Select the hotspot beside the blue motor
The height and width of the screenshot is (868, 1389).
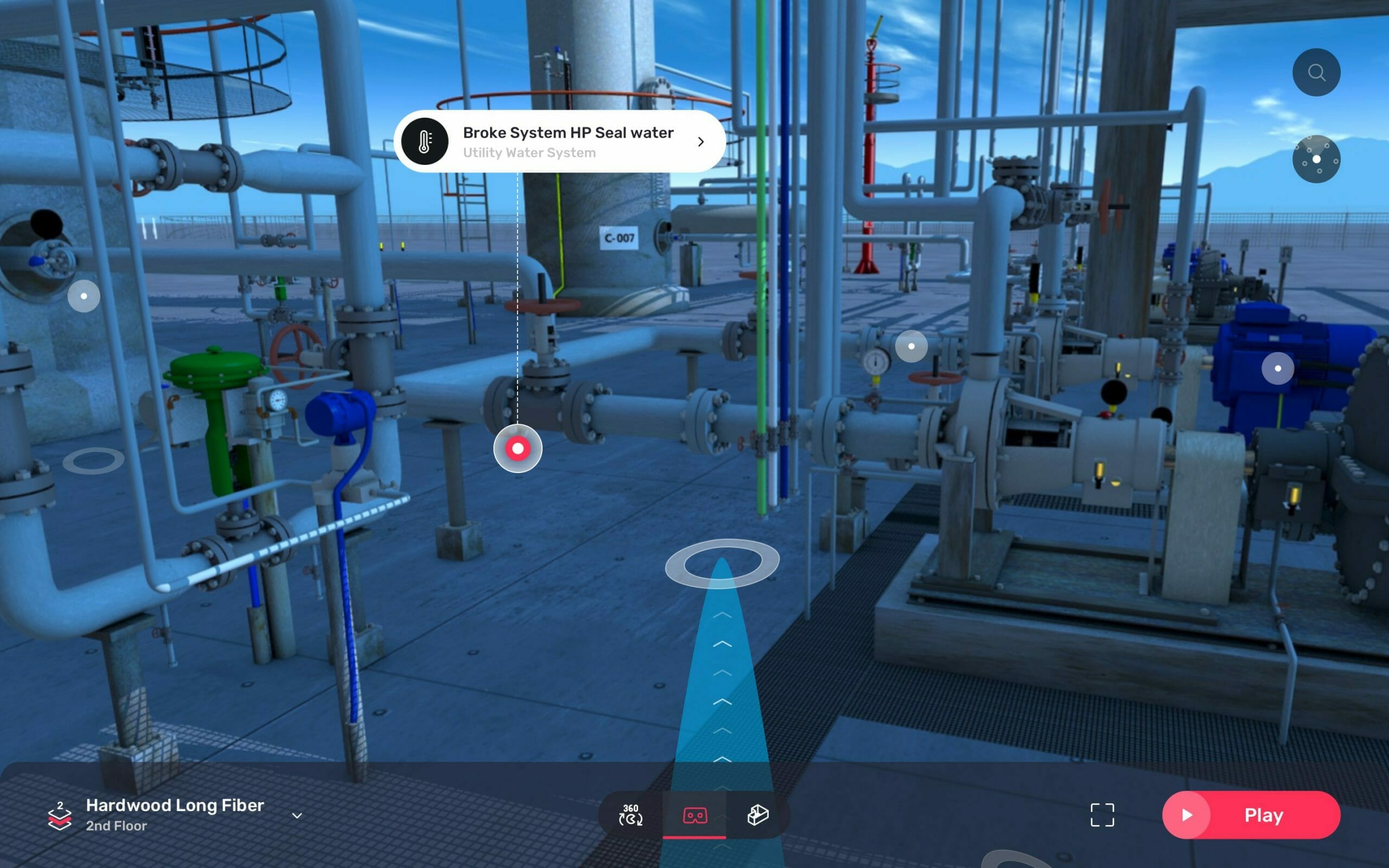pyautogui.click(x=1277, y=368)
